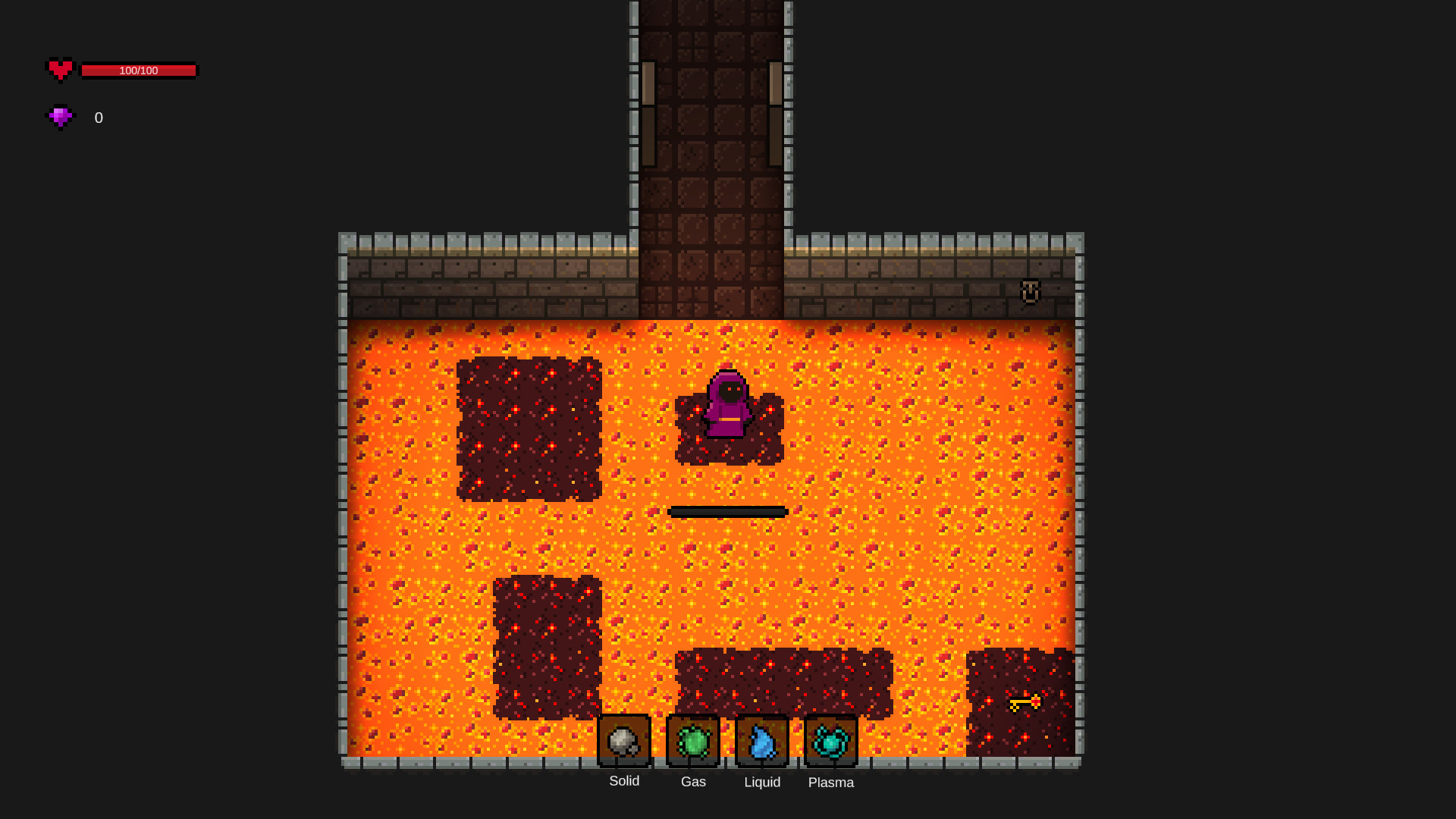The height and width of the screenshot is (819, 1456).
Task: Toggle the blue droplet in the Liquid slot
Action: (x=761, y=742)
